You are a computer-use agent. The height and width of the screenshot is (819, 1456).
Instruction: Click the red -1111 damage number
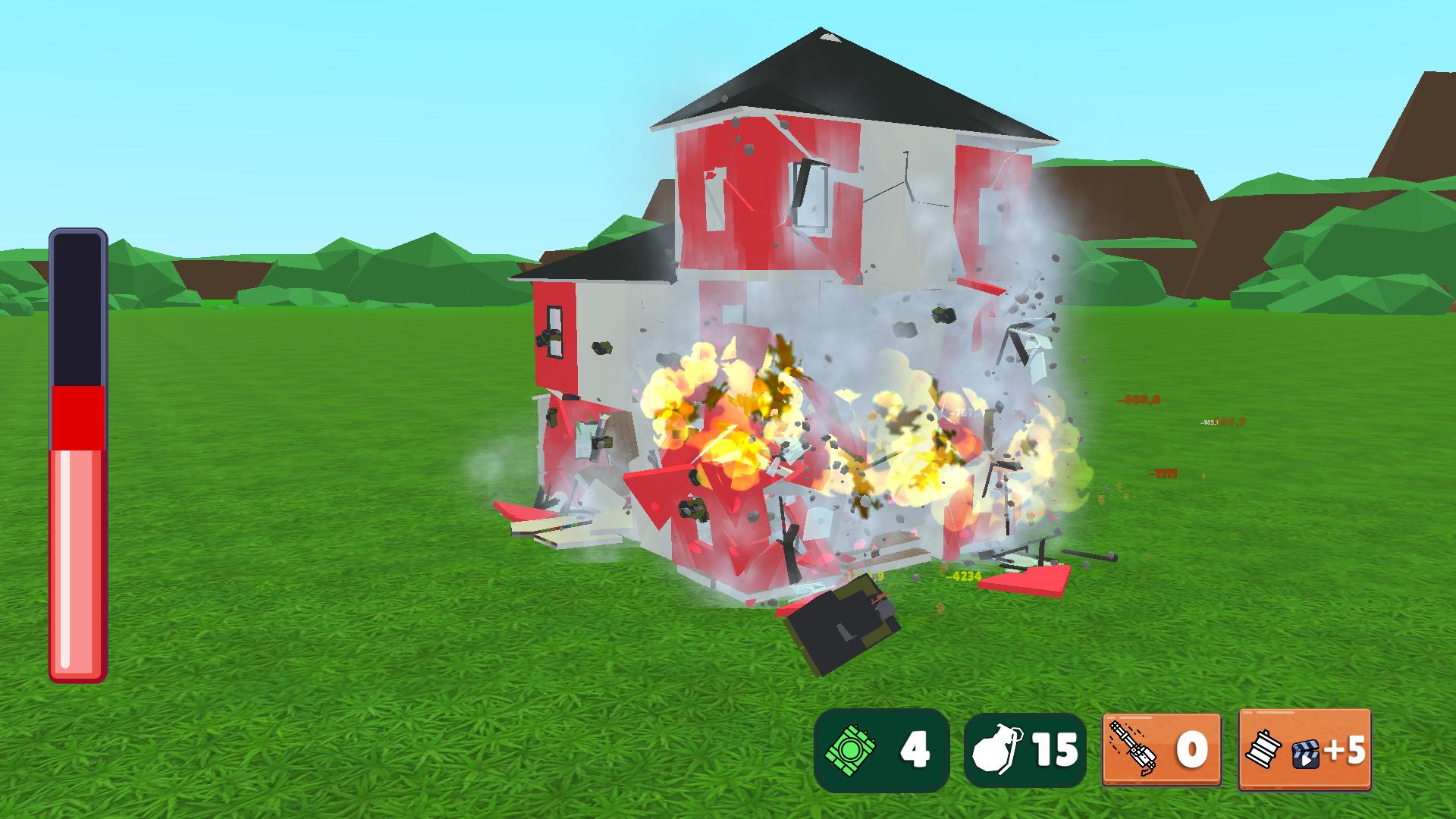[1163, 472]
